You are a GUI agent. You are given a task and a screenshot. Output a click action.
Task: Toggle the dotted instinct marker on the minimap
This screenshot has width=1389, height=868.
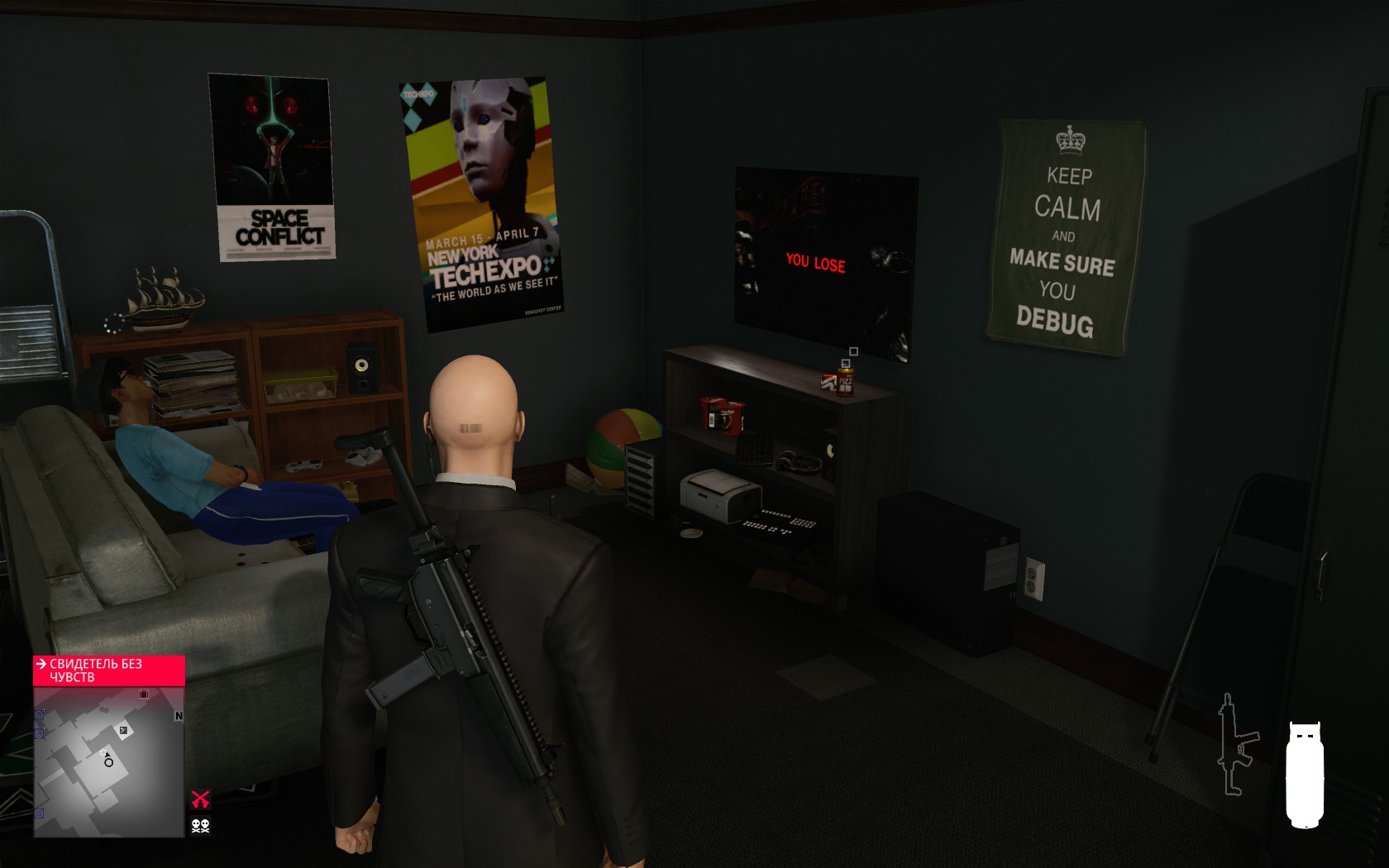103,753
